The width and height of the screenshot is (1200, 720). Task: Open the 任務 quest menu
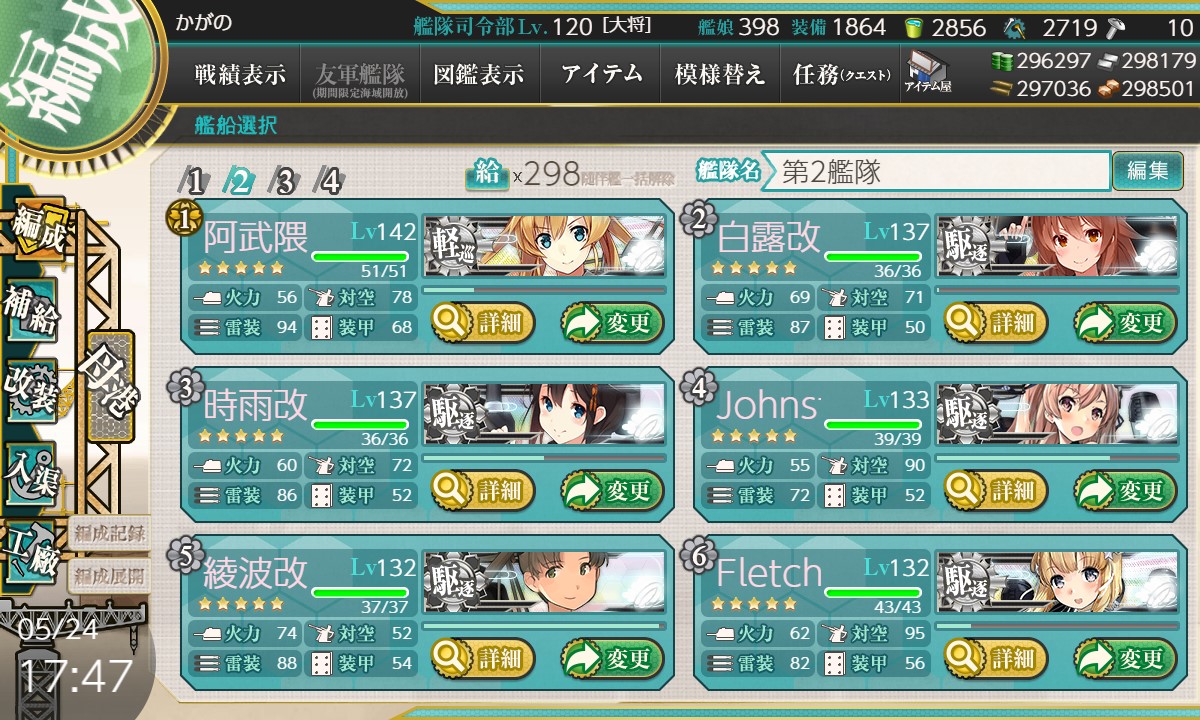click(840, 75)
